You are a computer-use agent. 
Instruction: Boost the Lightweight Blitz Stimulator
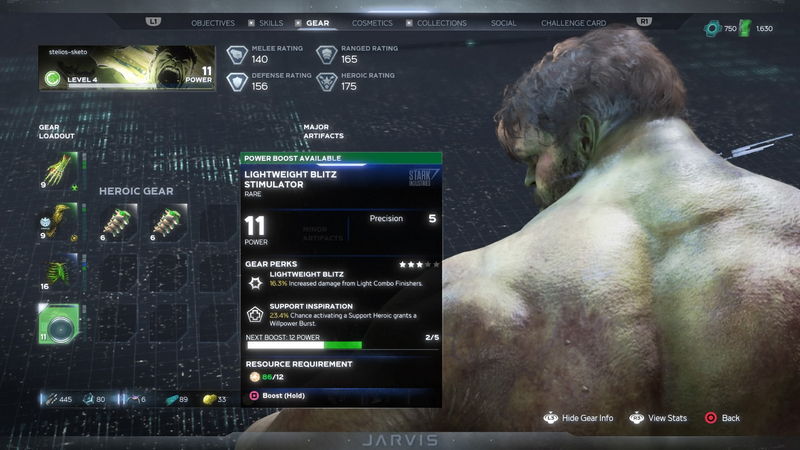coord(283,396)
